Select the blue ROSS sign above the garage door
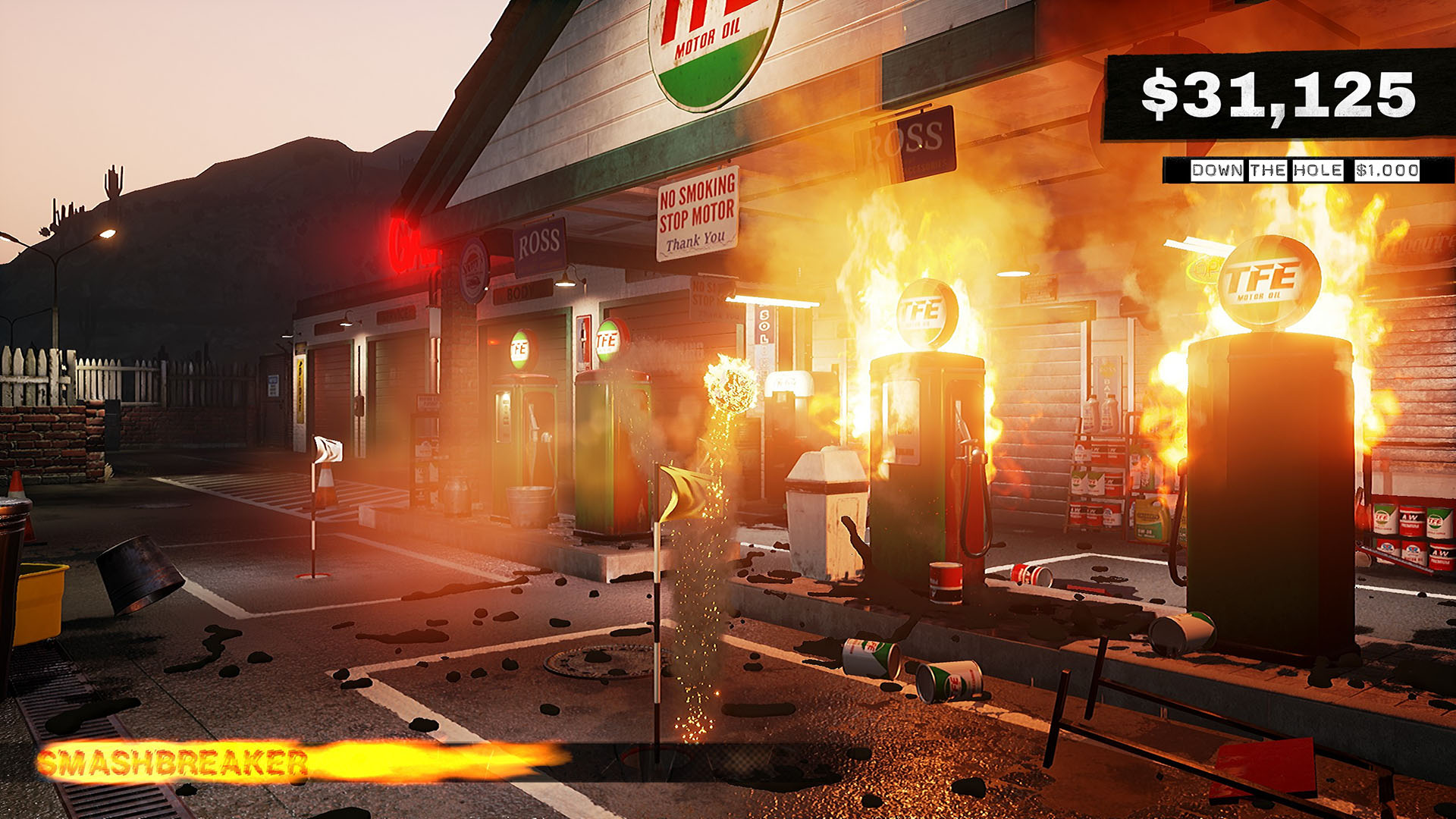1456x819 pixels. (538, 246)
